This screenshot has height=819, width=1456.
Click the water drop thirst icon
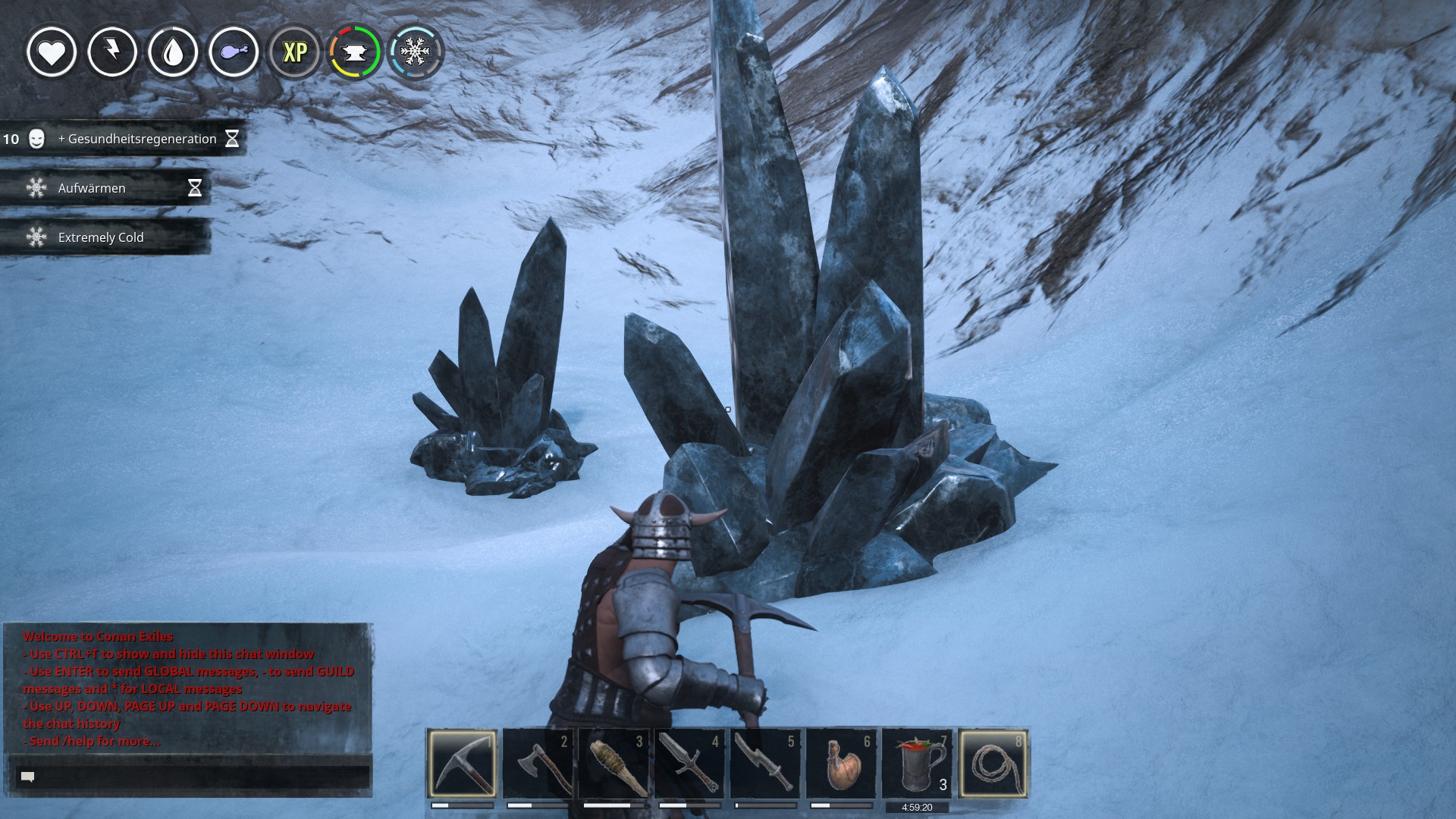[173, 52]
